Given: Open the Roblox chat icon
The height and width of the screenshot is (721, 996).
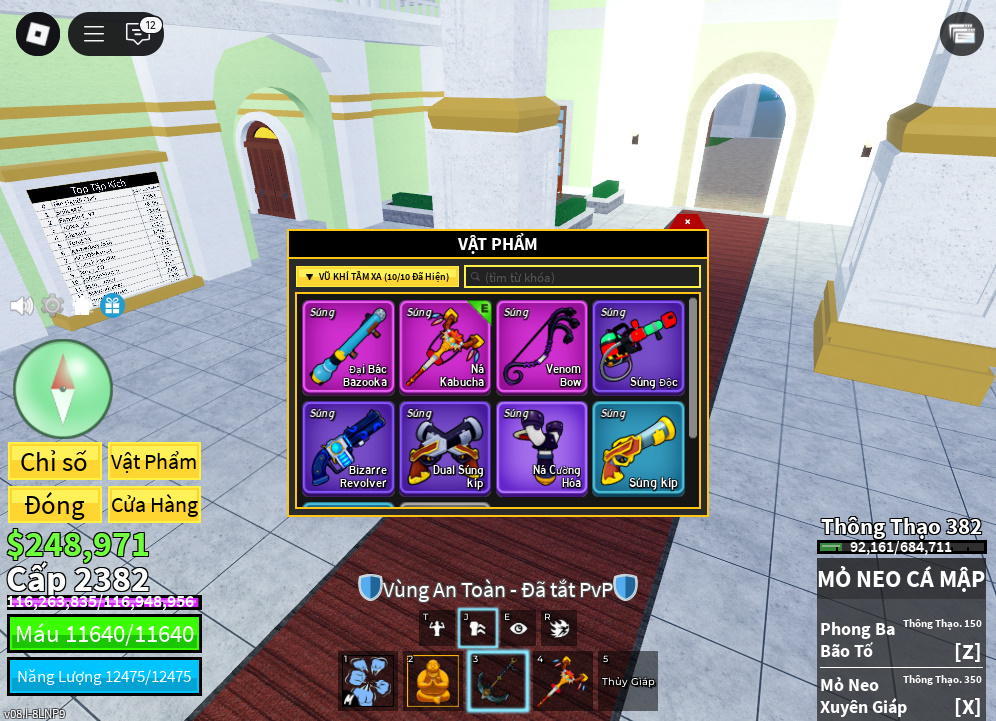Looking at the screenshot, I should pos(138,34).
